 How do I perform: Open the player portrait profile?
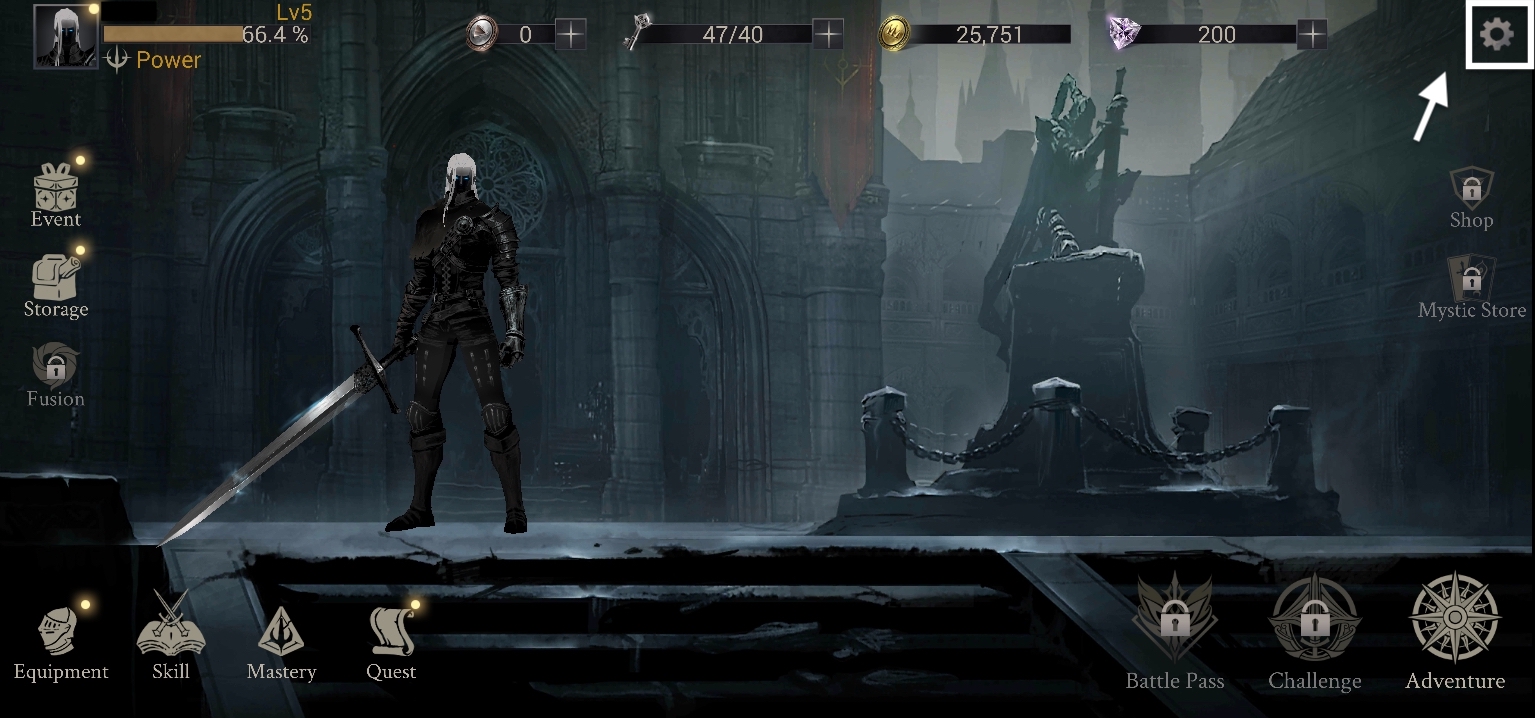click(x=66, y=36)
